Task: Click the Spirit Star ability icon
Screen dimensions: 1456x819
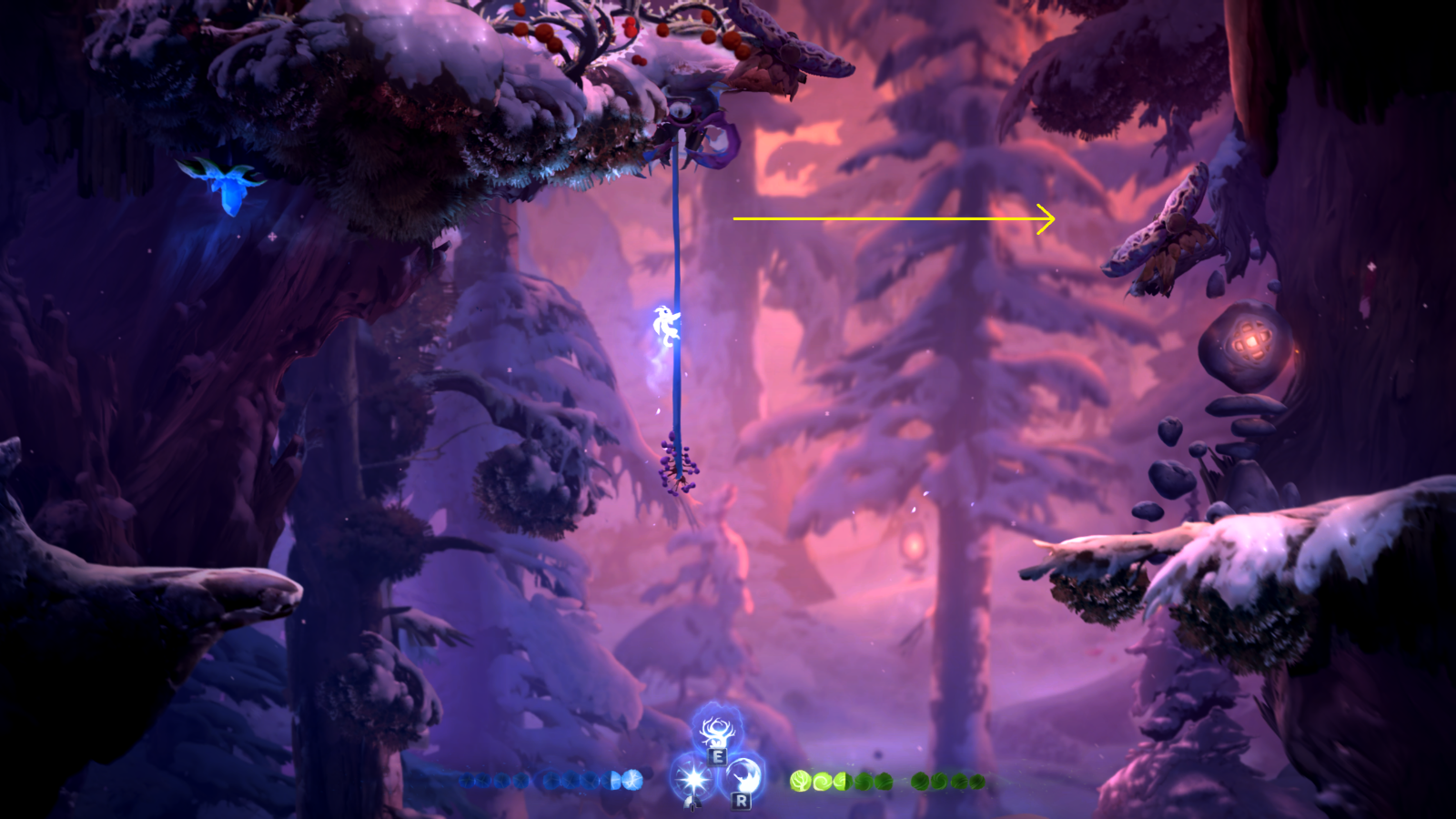Action: coord(693,778)
